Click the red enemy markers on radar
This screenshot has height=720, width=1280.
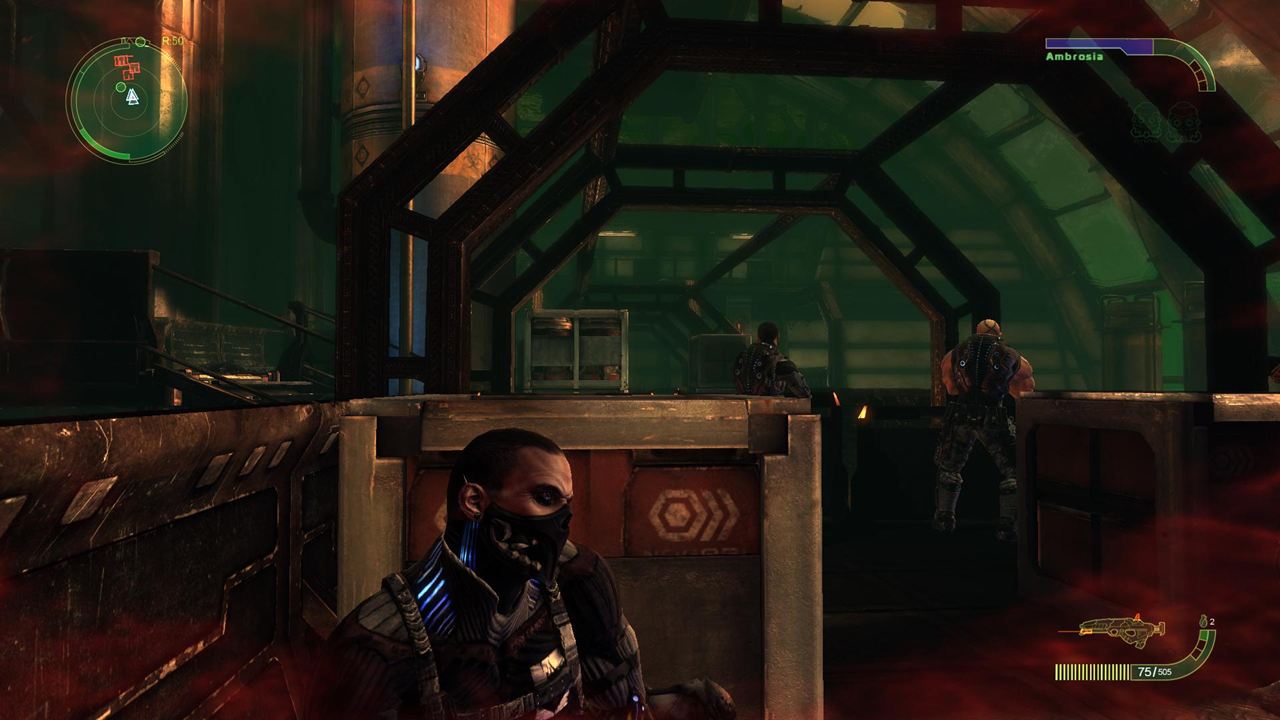(125, 67)
